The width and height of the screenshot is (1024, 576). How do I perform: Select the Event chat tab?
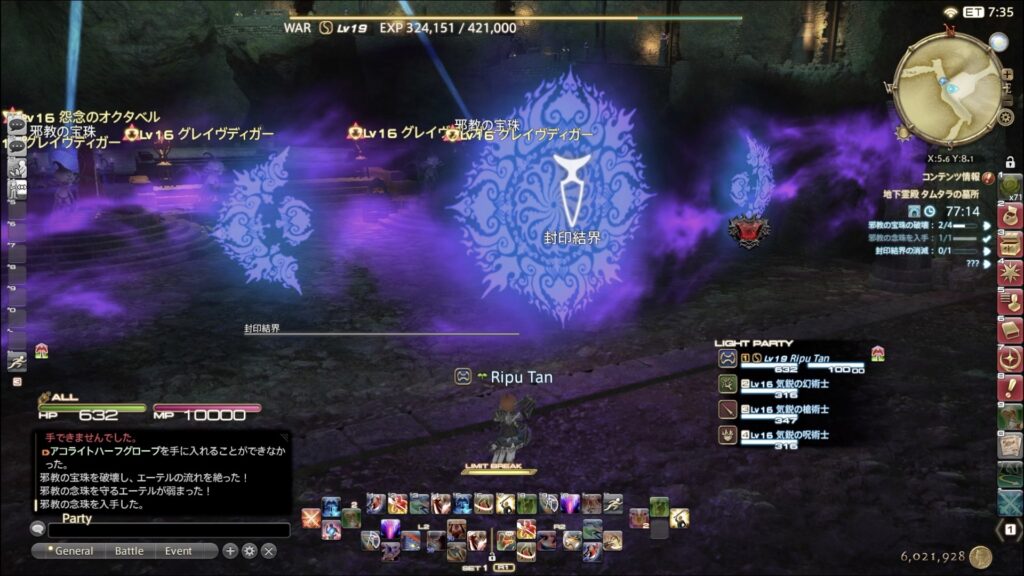pyautogui.click(x=179, y=551)
